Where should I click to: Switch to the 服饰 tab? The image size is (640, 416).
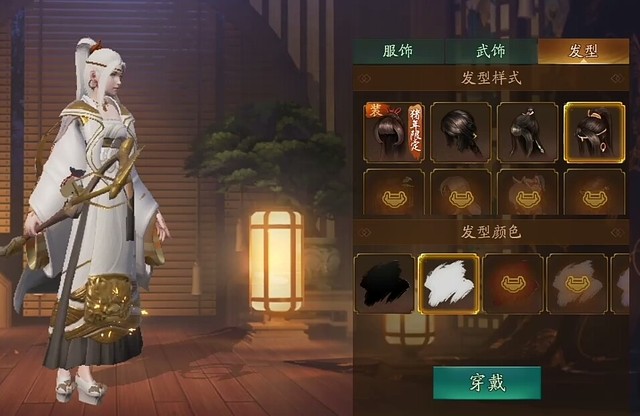(x=397, y=51)
